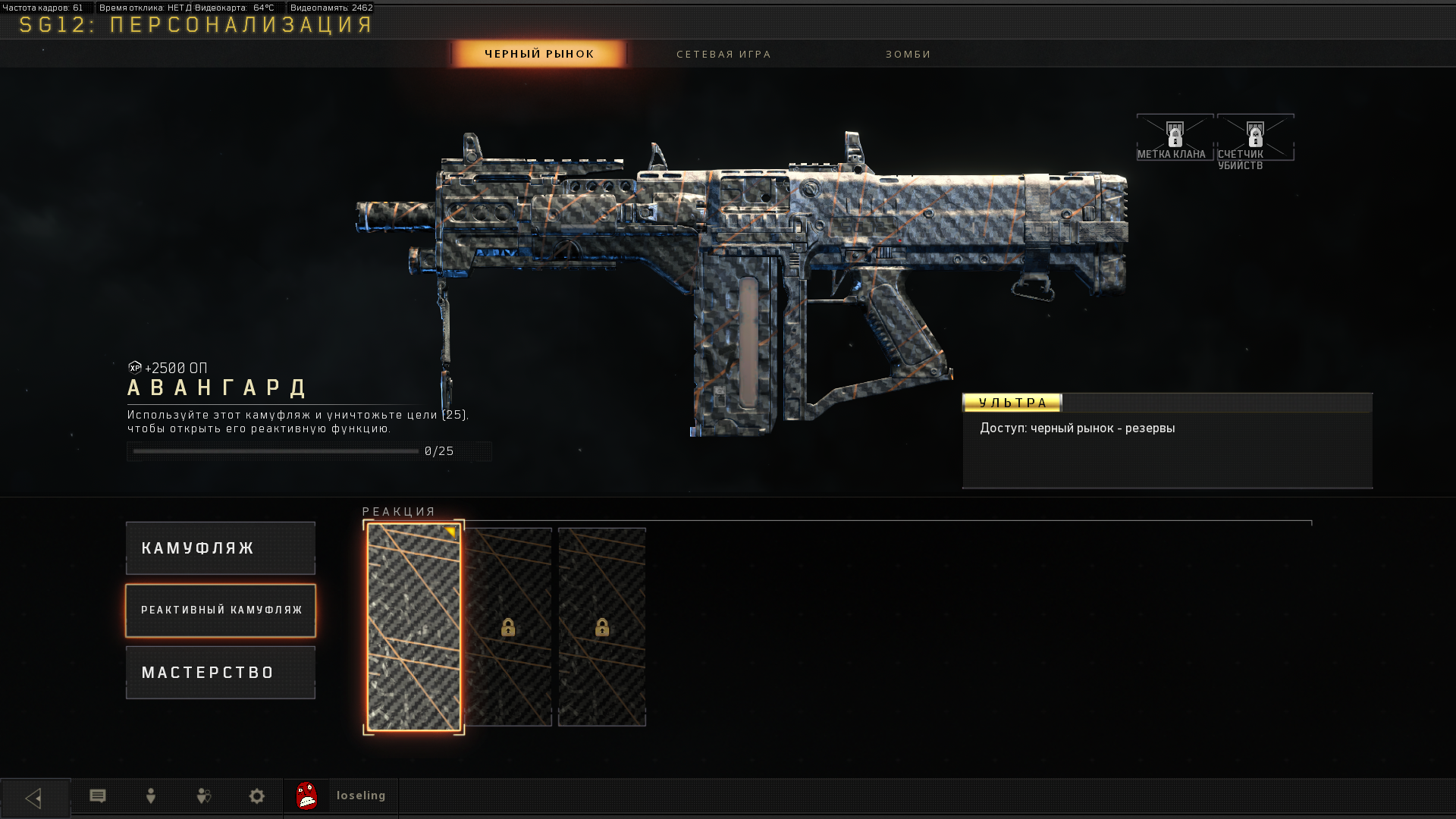Select the unlocked reactive camo tile
The image size is (1456, 819).
click(x=414, y=627)
